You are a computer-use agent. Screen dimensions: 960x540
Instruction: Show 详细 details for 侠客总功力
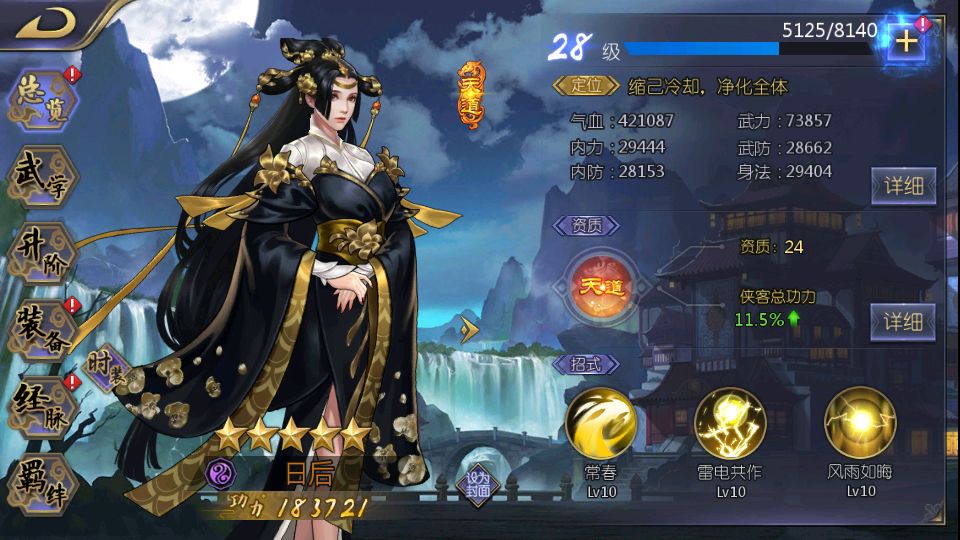pos(903,321)
